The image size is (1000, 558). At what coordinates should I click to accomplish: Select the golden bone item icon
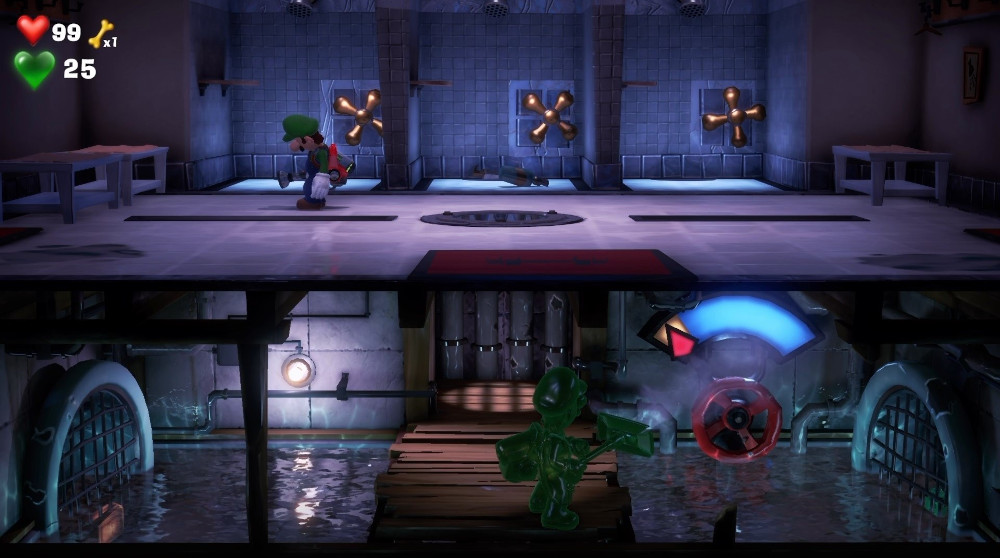click(x=100, y=35)
